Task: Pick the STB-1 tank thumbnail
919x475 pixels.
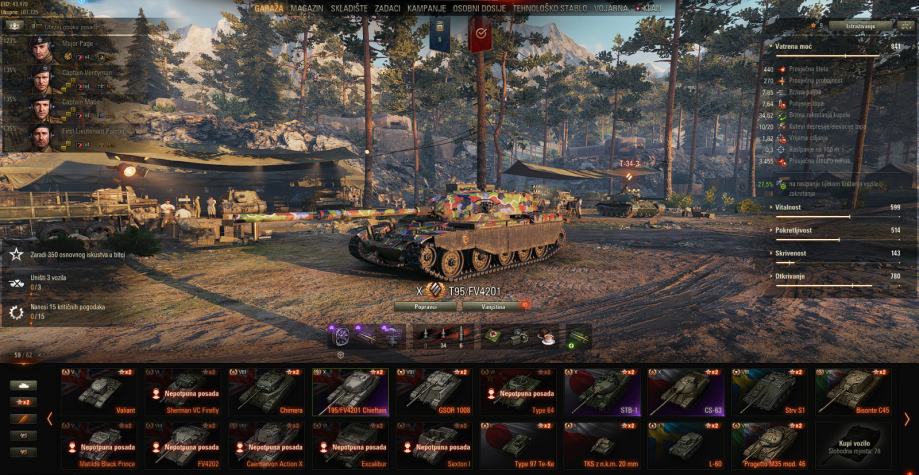Action: point(600,391)
